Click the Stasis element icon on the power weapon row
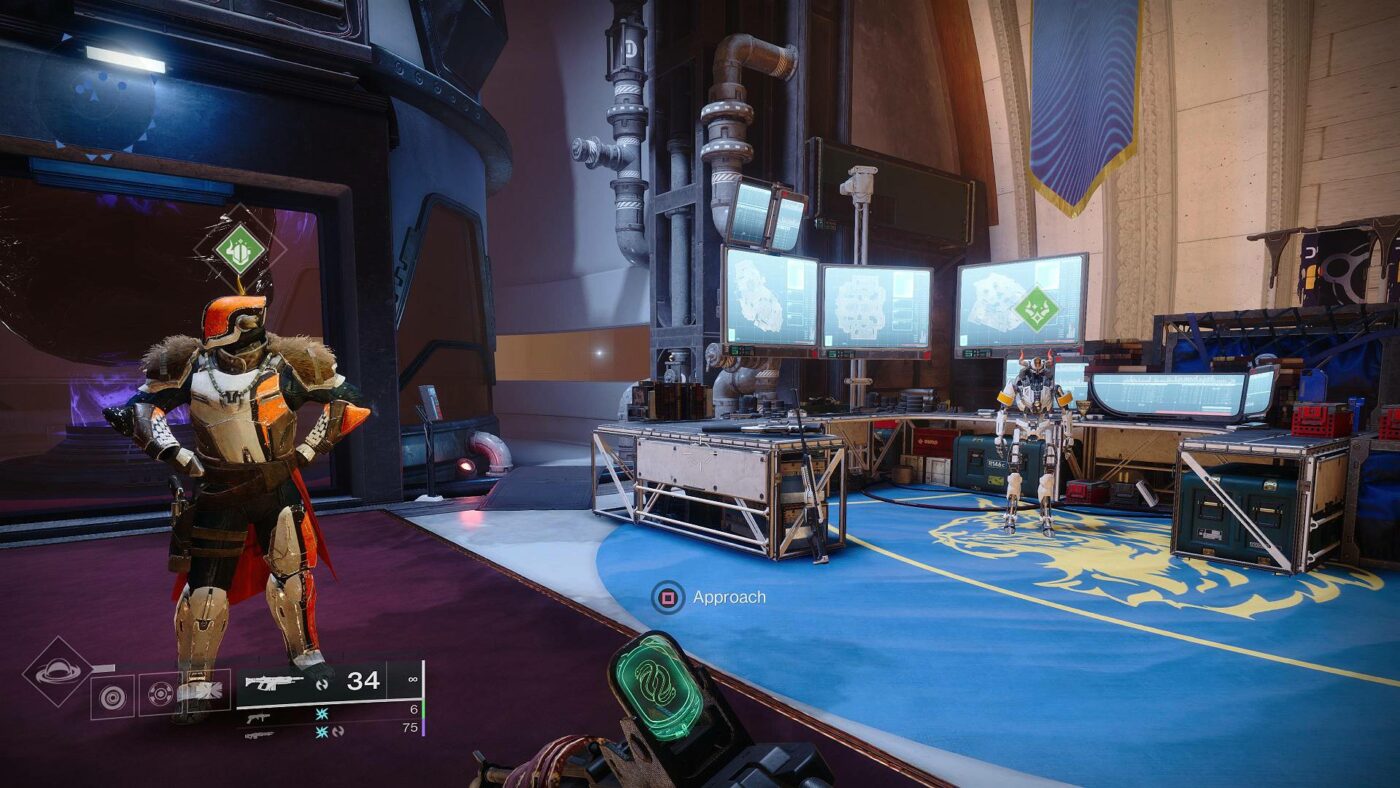The height and width of the screenshot is (788, 1400). (320, 733)
